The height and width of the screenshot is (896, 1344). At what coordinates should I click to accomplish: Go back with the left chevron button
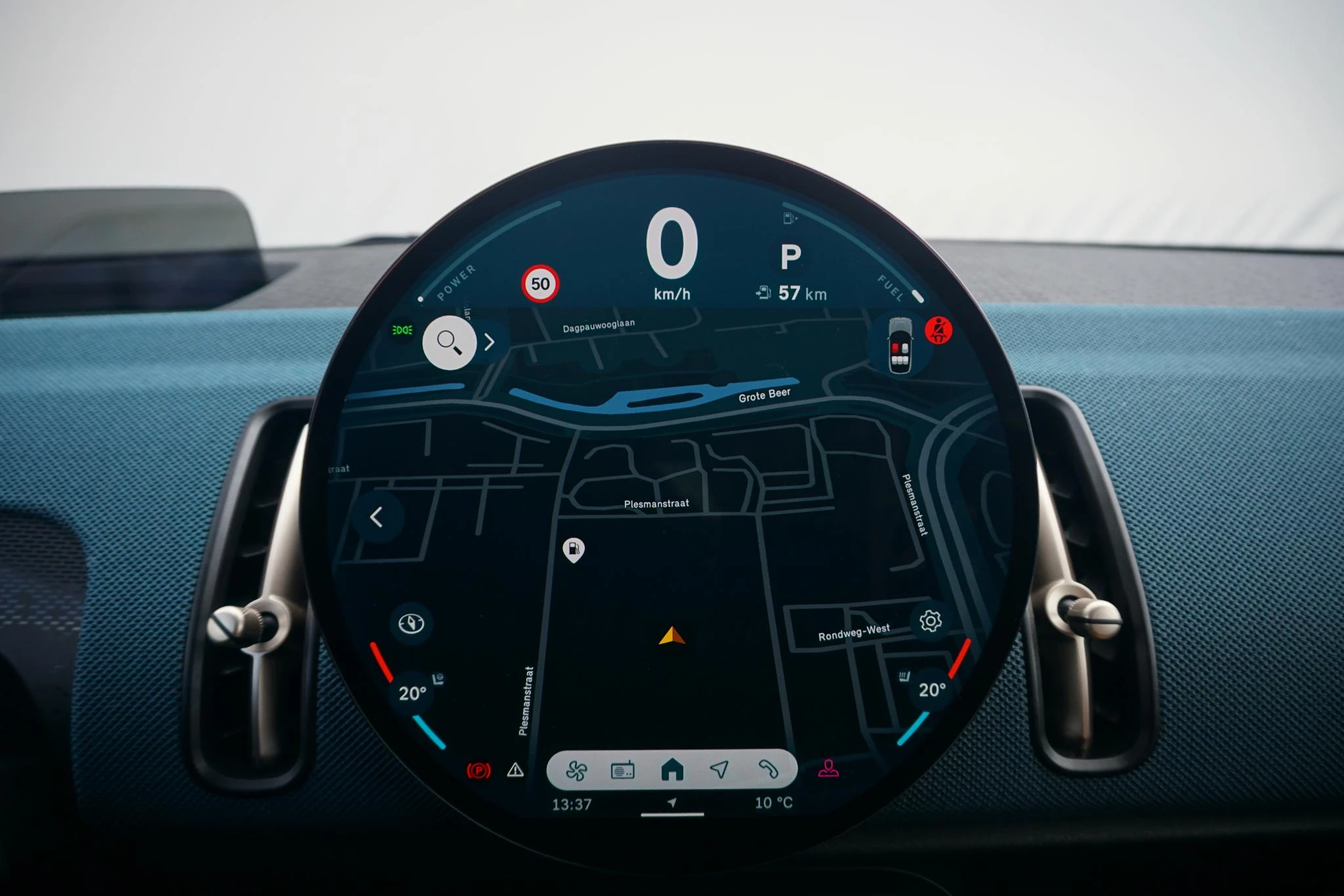coord(377,517)
